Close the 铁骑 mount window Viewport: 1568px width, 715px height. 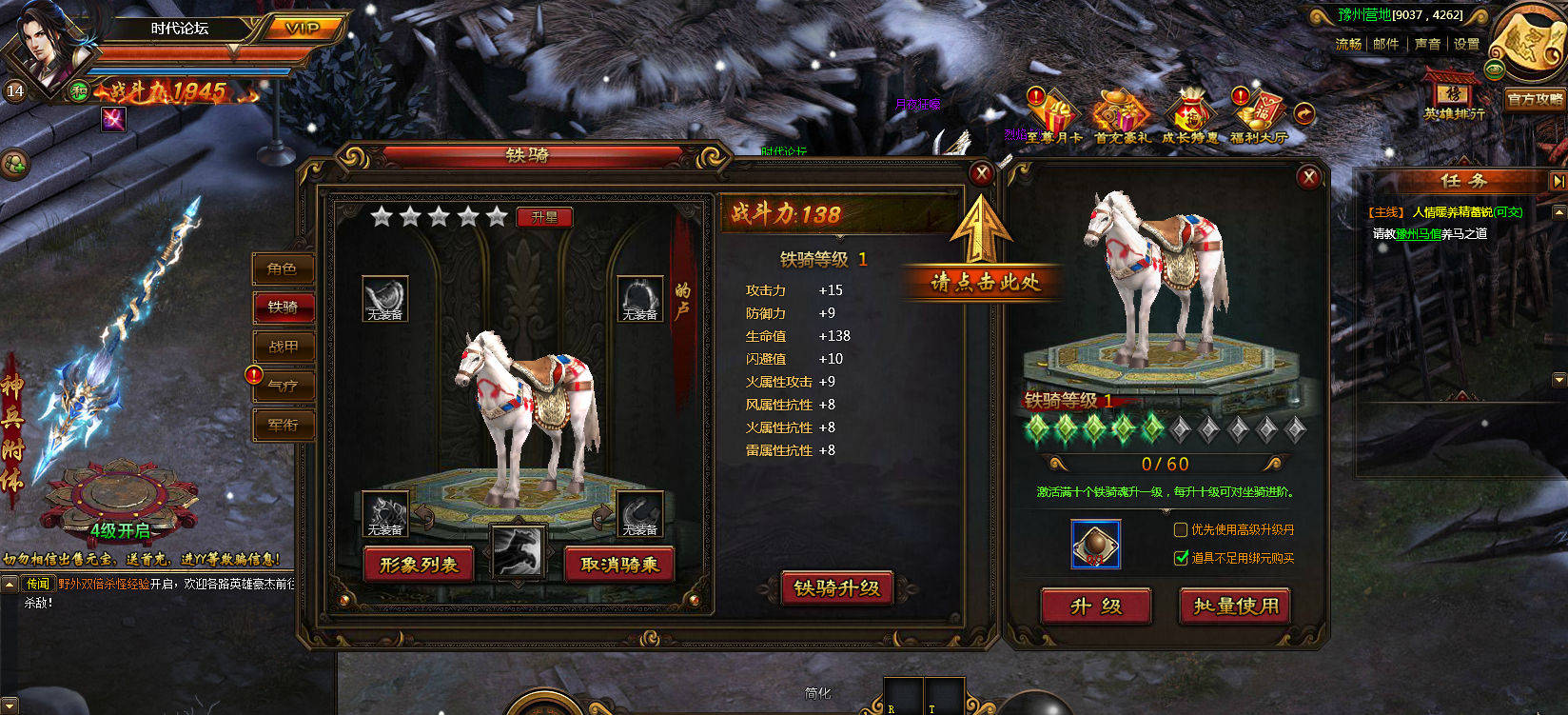tap(981, 173)
